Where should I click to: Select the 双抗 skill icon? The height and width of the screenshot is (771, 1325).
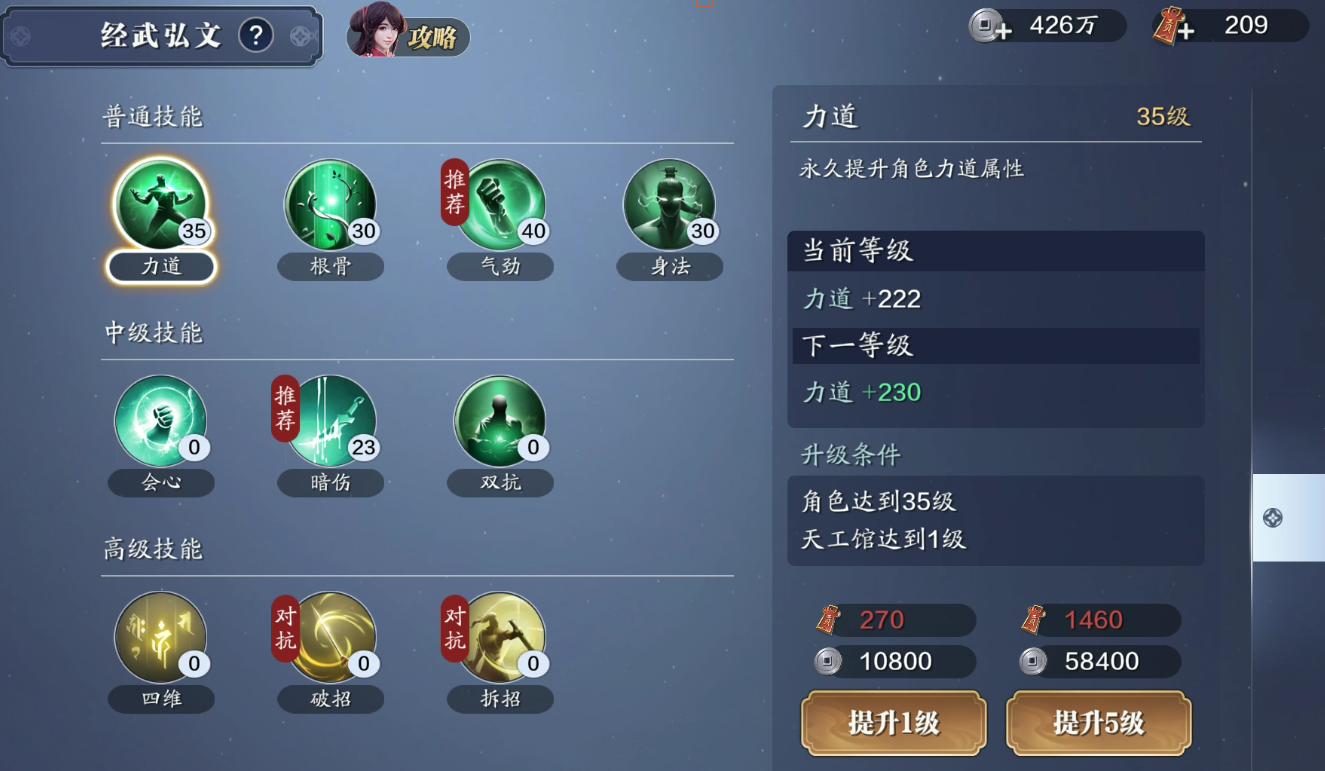click(x=500, y=420)
